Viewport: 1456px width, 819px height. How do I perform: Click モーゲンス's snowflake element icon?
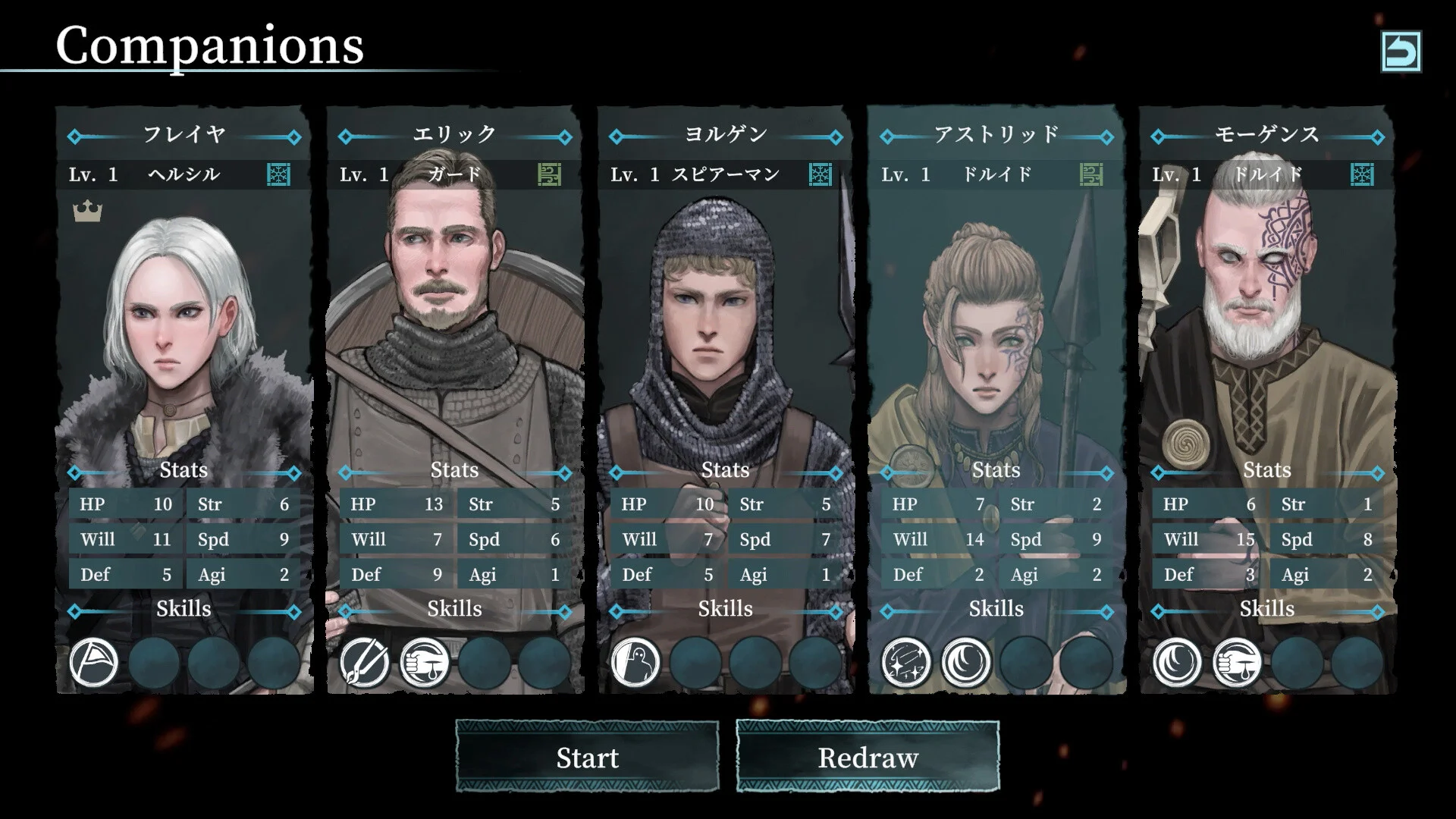point(1362,175)
